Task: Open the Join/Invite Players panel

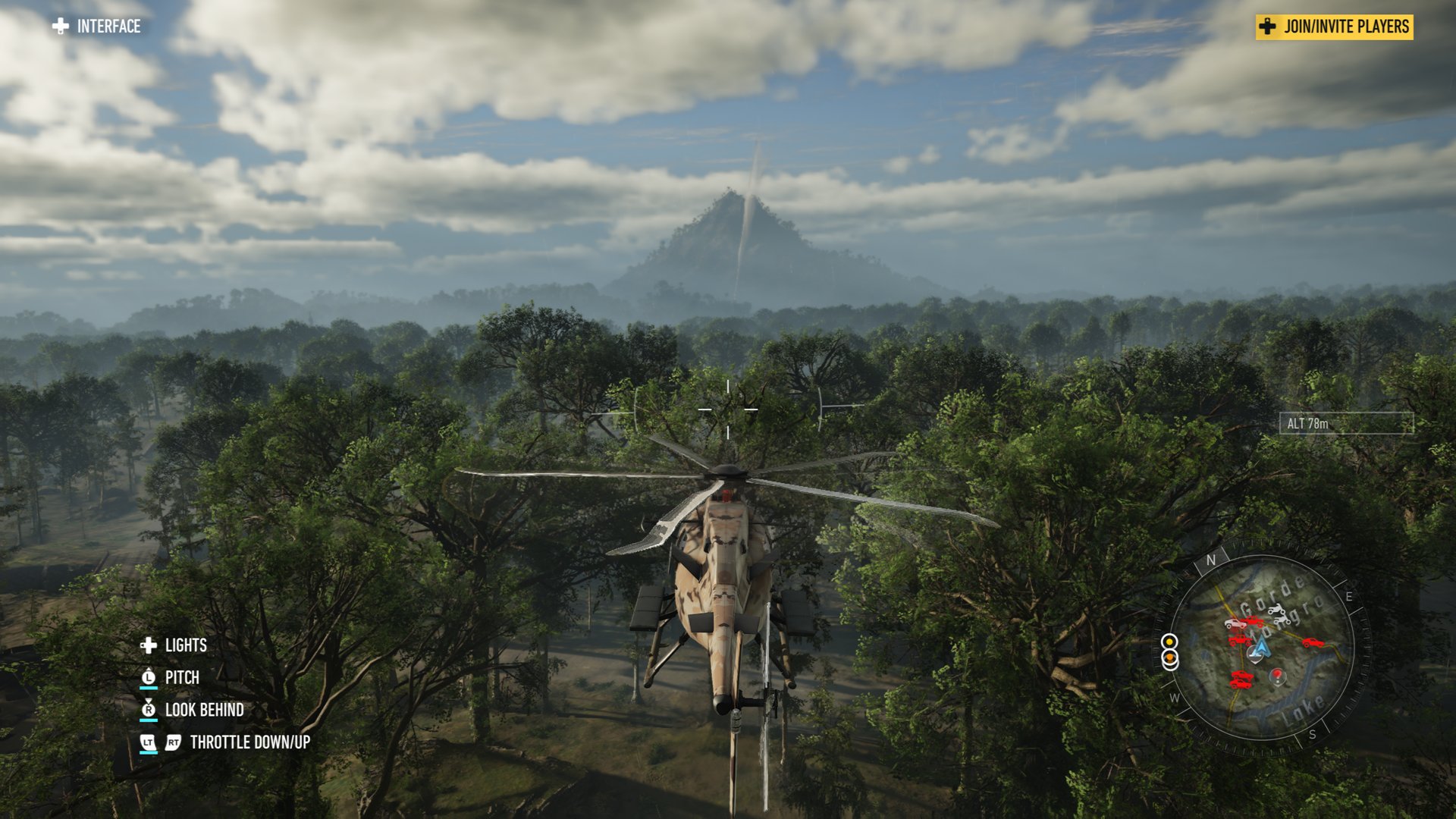Action: point(1334,27)
